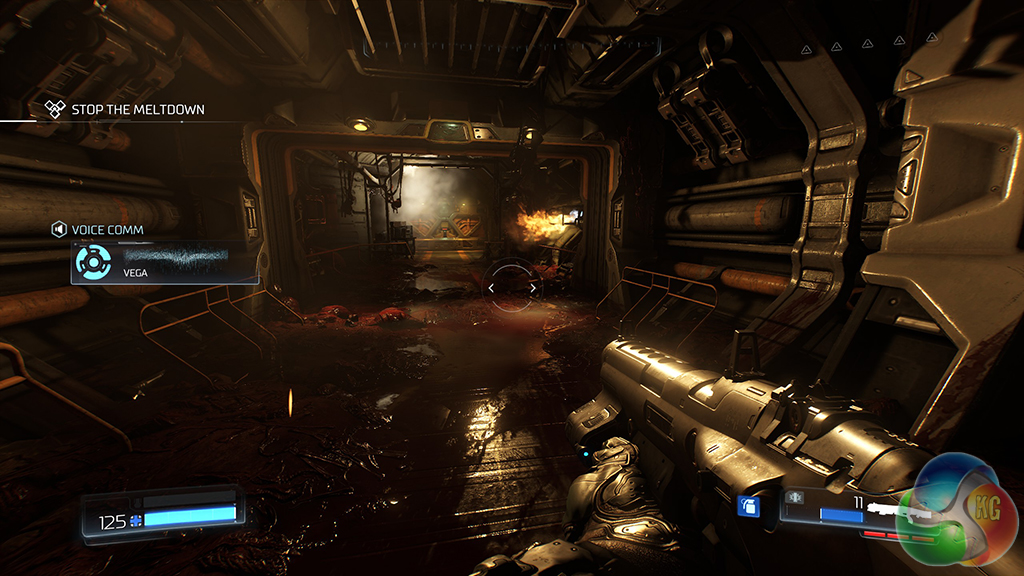Image resolution: width=1024 pixels, height=576 pixels.
Task: Click the VEGA voice comm portrait icon
Action: pos(92,262)
